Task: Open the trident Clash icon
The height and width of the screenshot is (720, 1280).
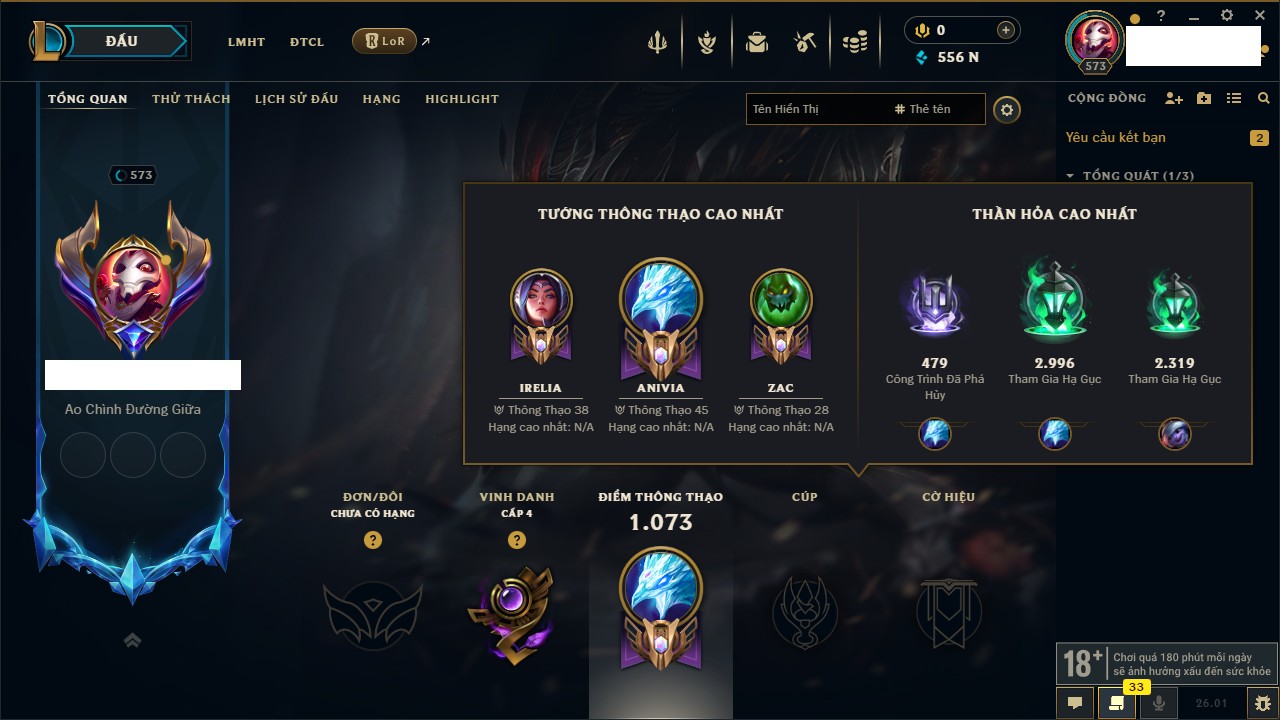Action: (x=657, y=42)
